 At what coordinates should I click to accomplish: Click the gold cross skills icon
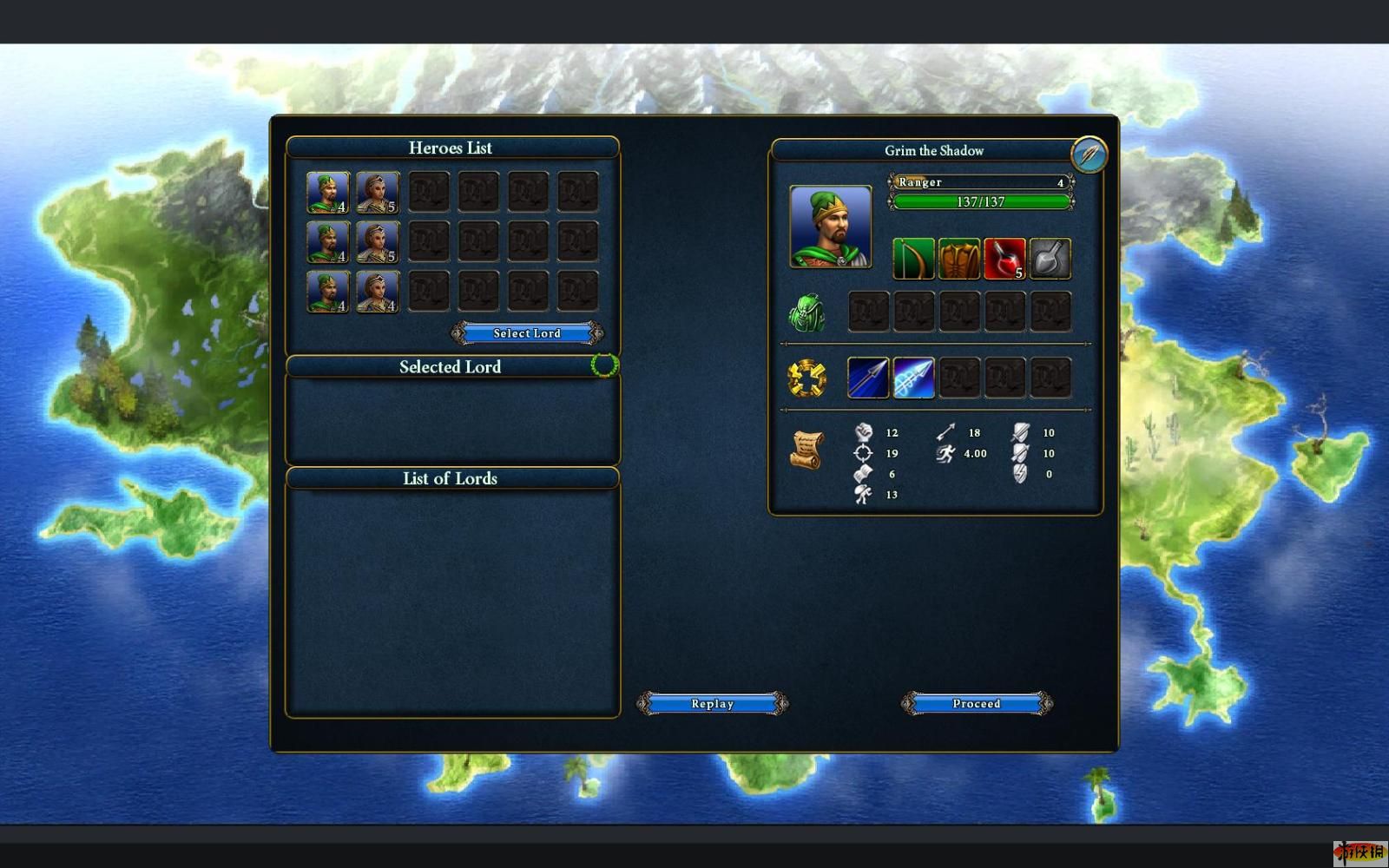[x=806, y=378]
